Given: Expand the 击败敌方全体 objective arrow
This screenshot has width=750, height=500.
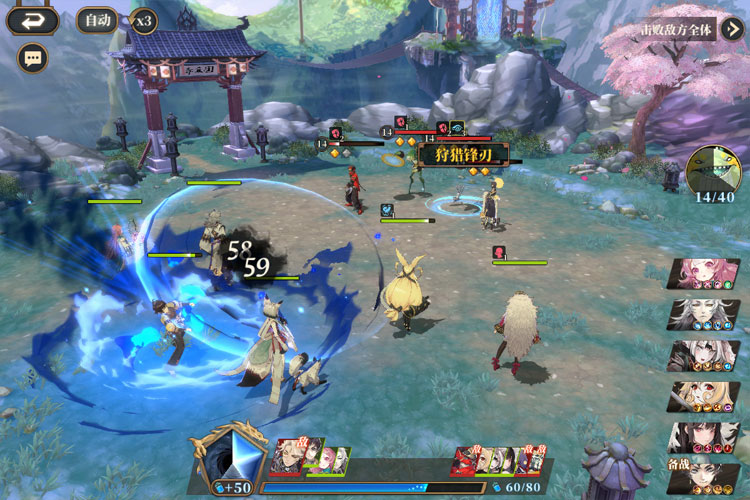Looking at the screenshot, I should click(x=733, y=28).
